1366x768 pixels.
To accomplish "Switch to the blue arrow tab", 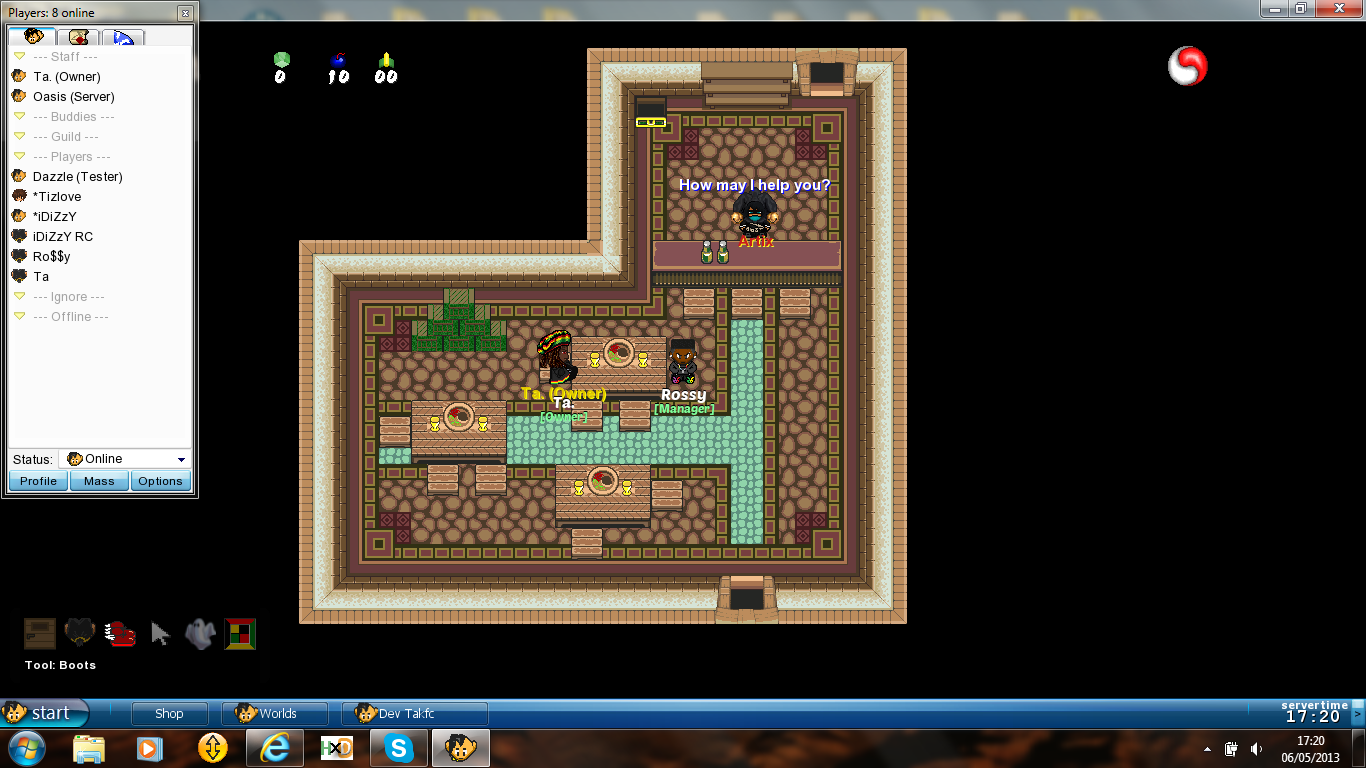I will pos(124,37).
